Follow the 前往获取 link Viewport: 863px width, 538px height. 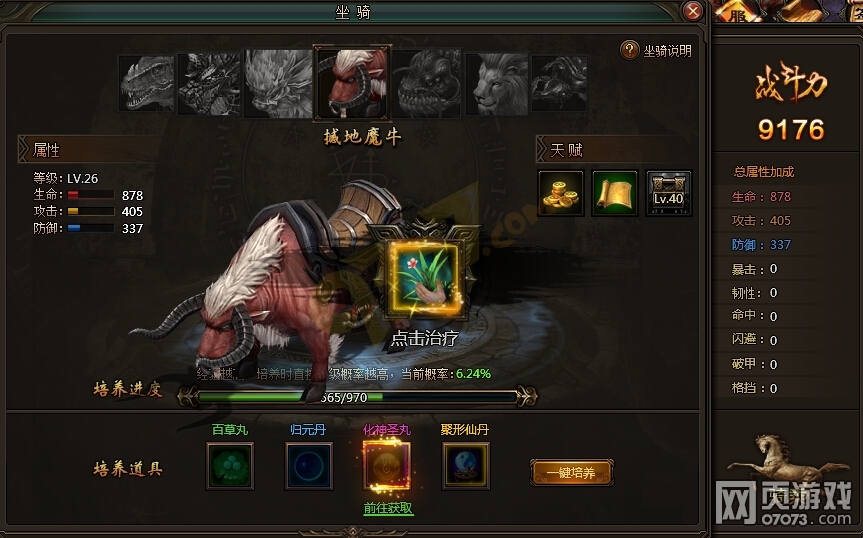[387, 508]
